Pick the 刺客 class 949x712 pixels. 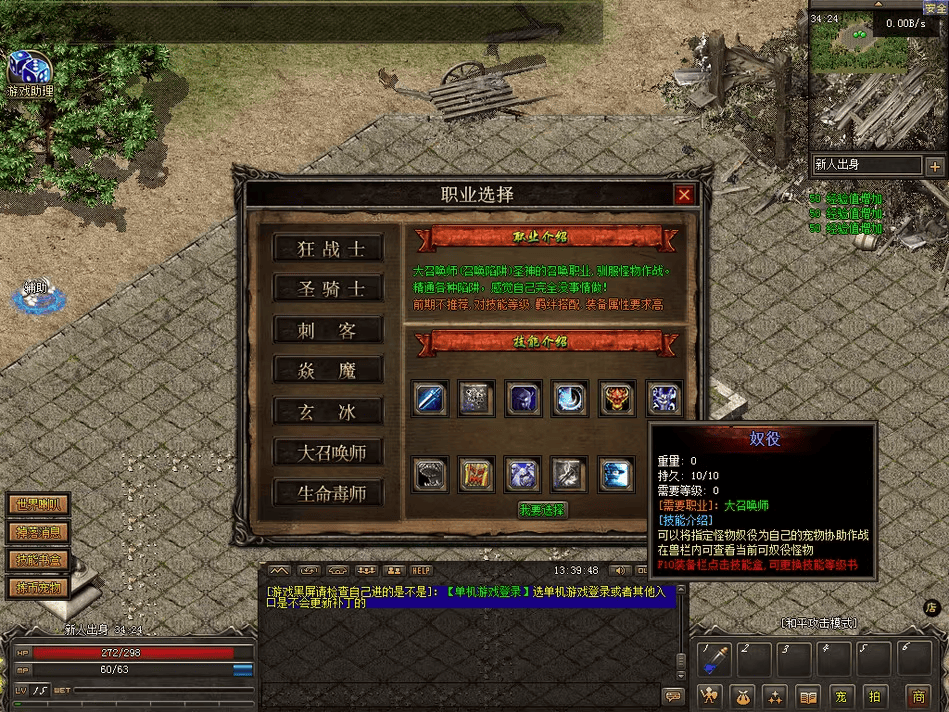329,330
